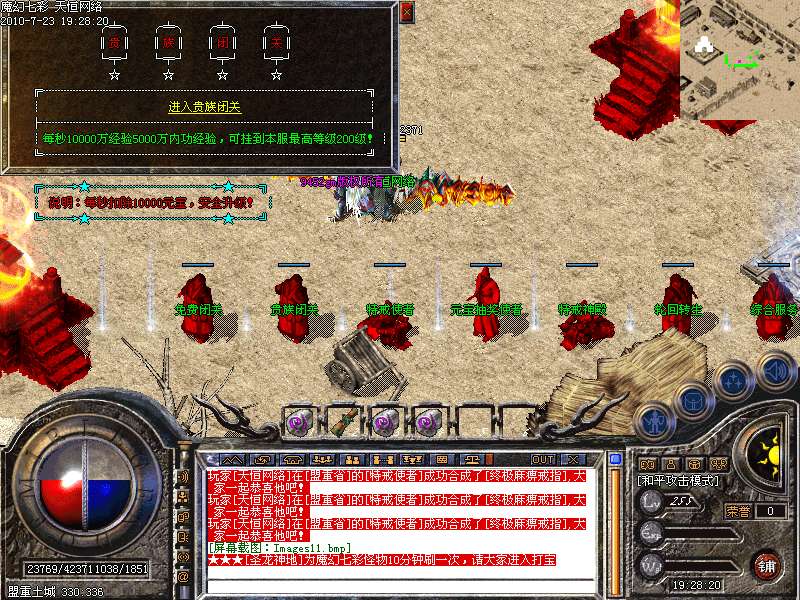Close the noble retreat dialogue window
The image size is (800, 600).
click(x=405, y=12)
